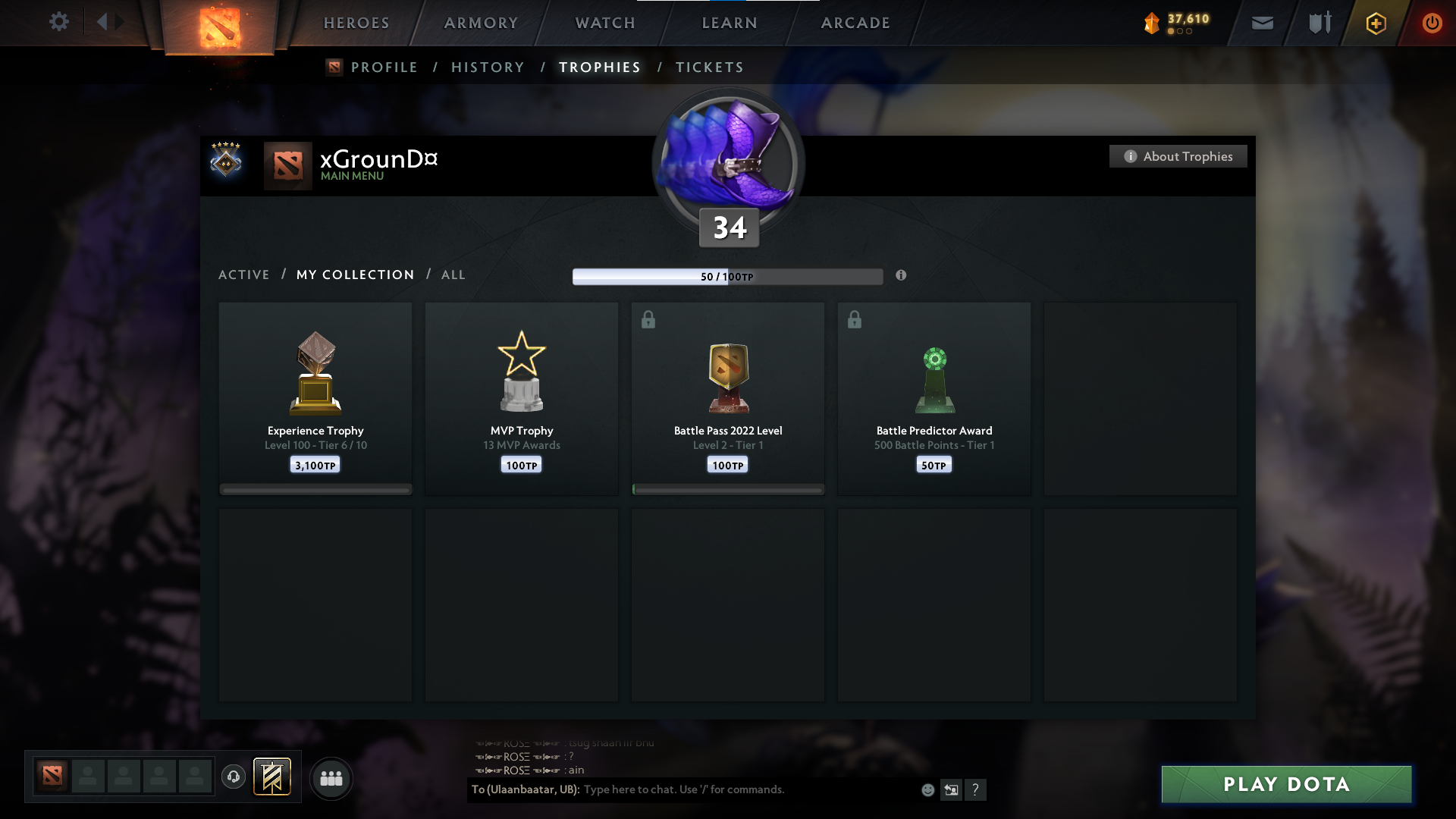Click the battle pass banner icon
Viewport: 1456px width, 819px height.
pos(273,777)
